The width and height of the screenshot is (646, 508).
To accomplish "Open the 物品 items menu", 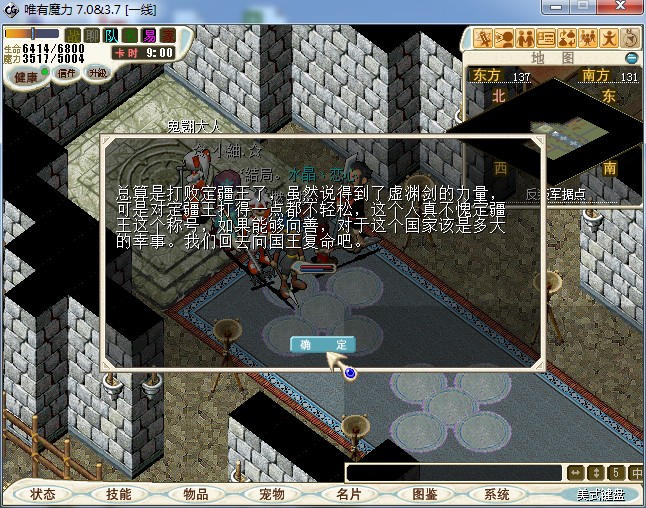I will (196, 494).
